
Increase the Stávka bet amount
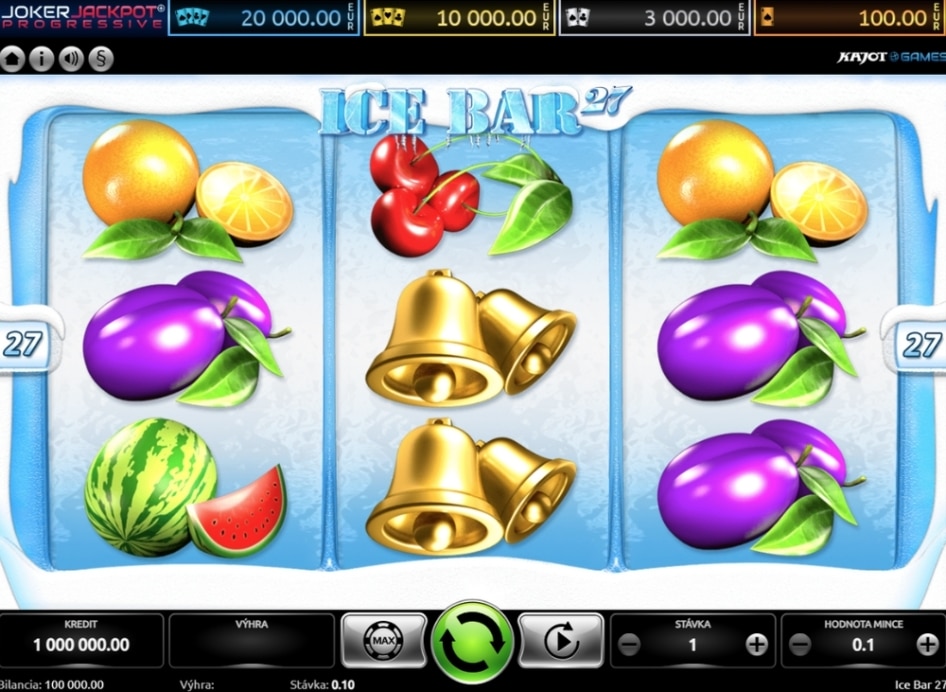coord(757,645)
